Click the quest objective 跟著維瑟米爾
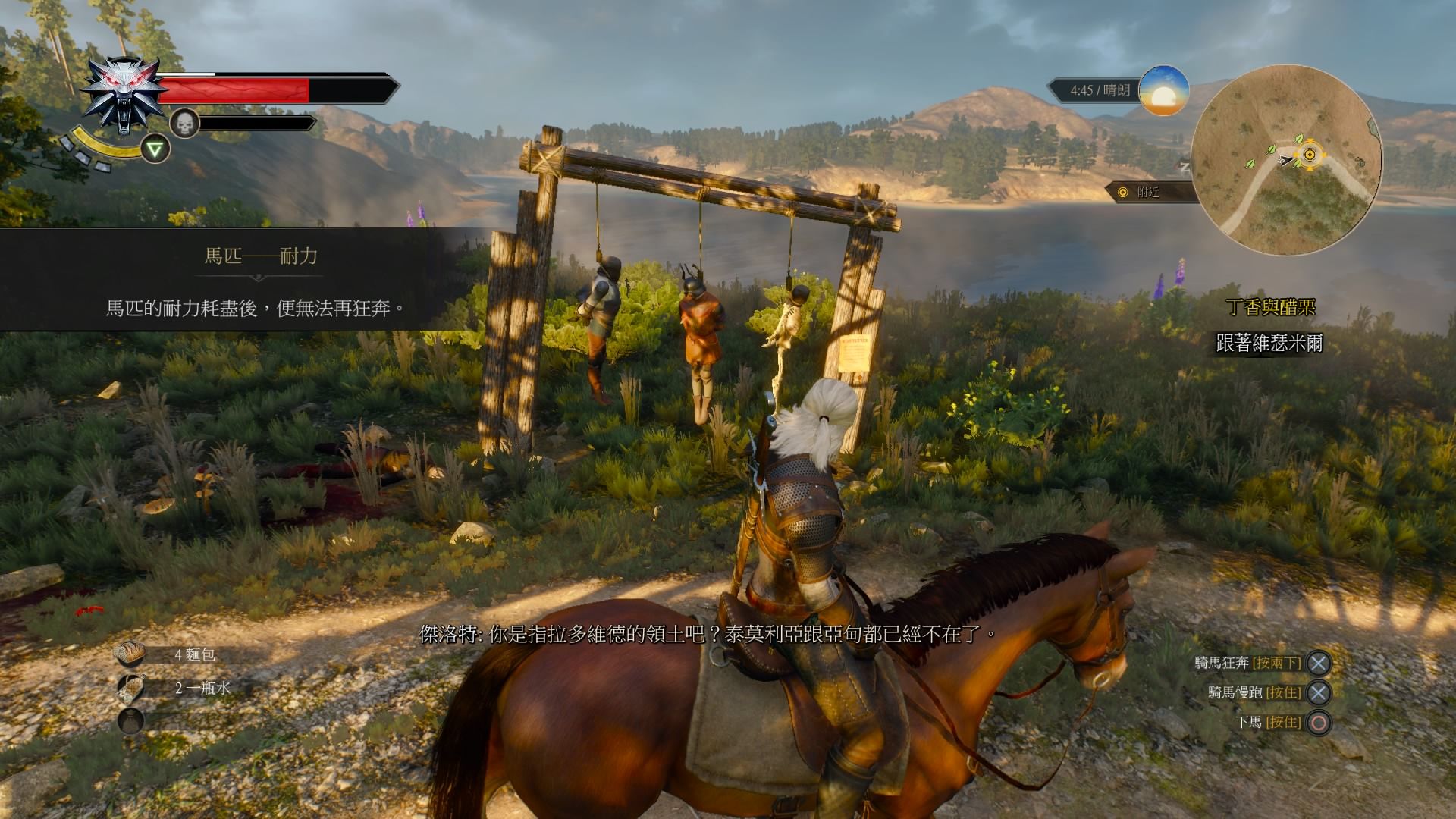 coord(1269,344)
